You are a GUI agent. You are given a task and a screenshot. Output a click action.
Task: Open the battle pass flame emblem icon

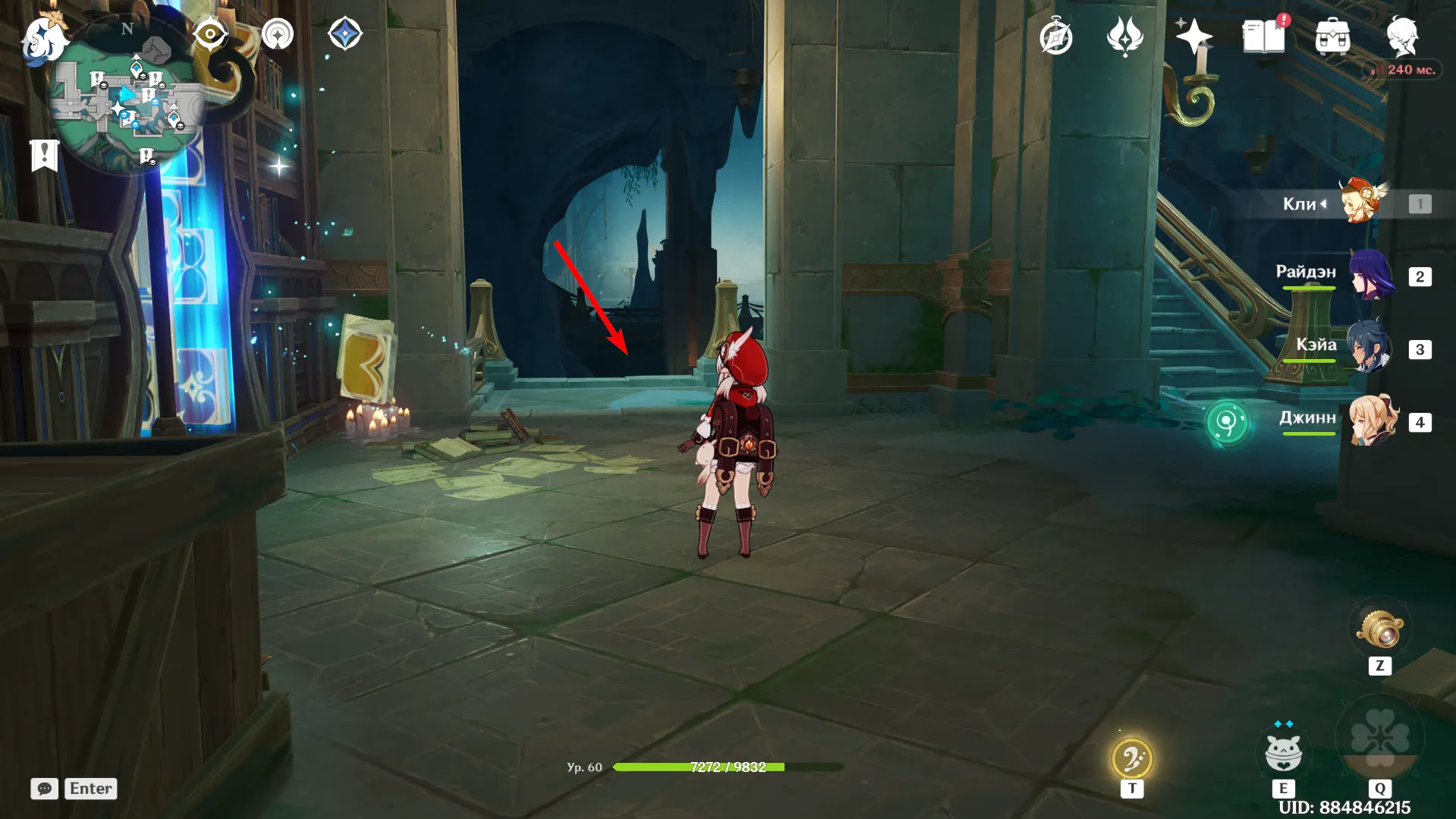pyautogui.click(x=1124, y=36)
